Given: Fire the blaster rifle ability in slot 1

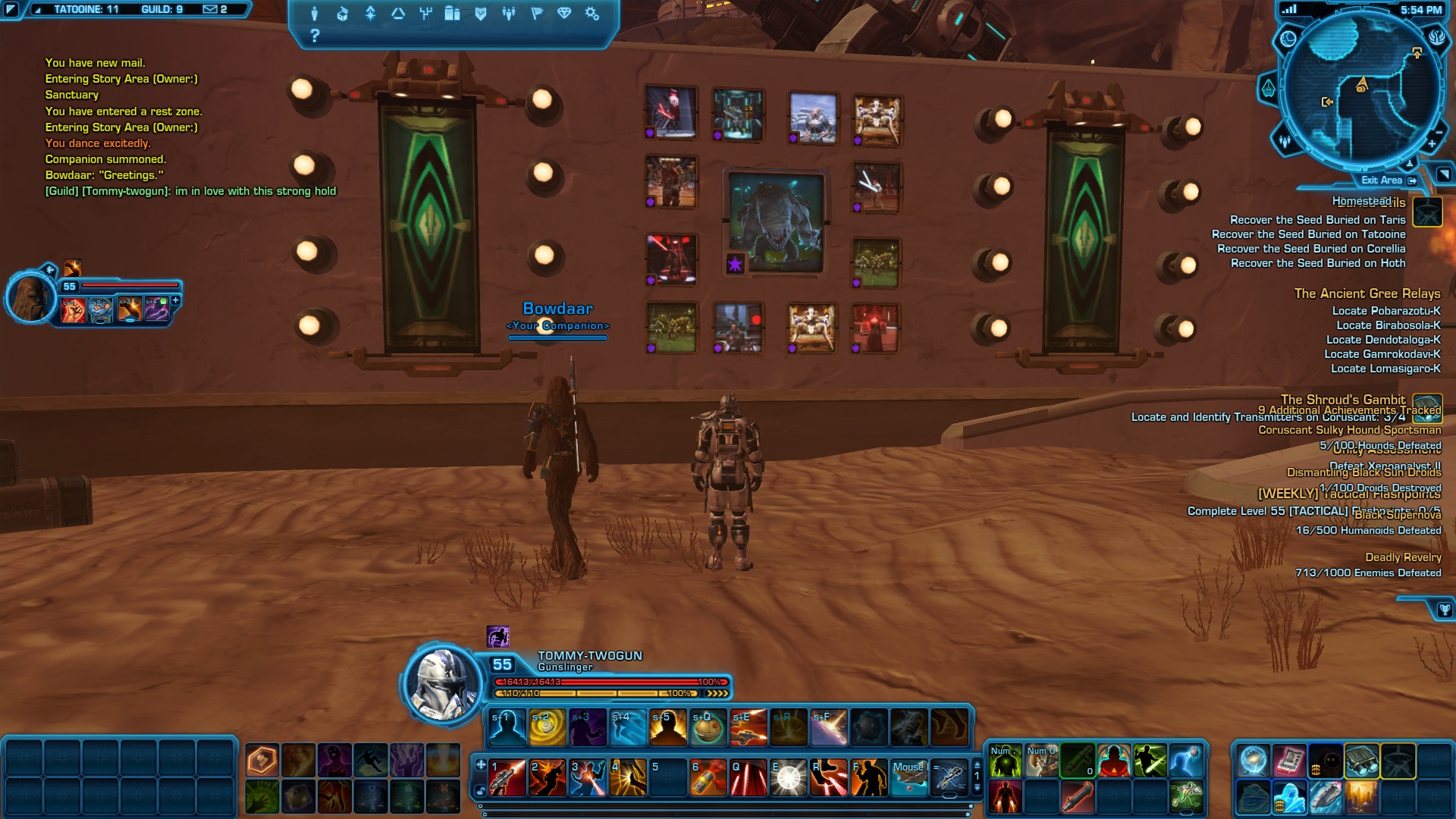Looking at the screenshot, I should pyautogui.click(x=507, y=778).
